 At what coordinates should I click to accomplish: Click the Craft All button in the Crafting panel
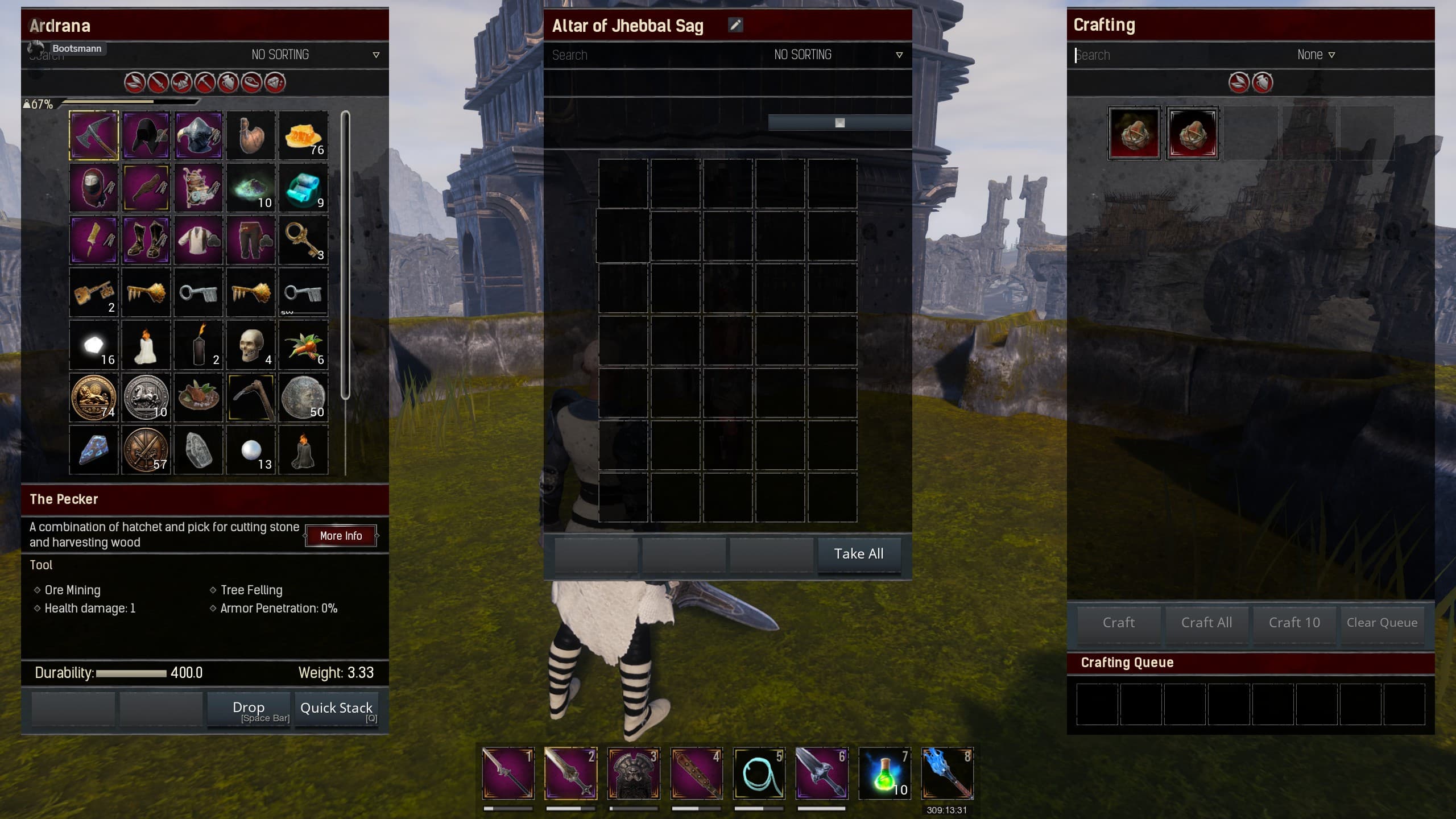click(1206, 622)
